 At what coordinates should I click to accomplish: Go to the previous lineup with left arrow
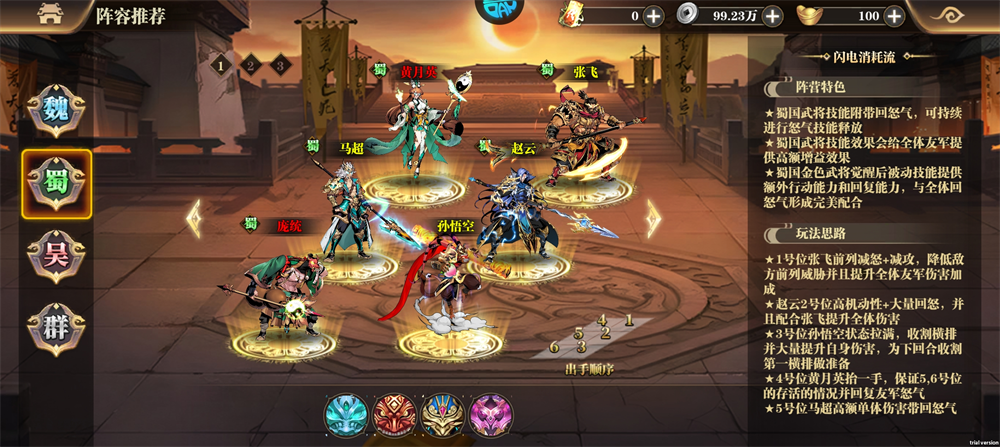pyautogui.click(x=194, y=218)
